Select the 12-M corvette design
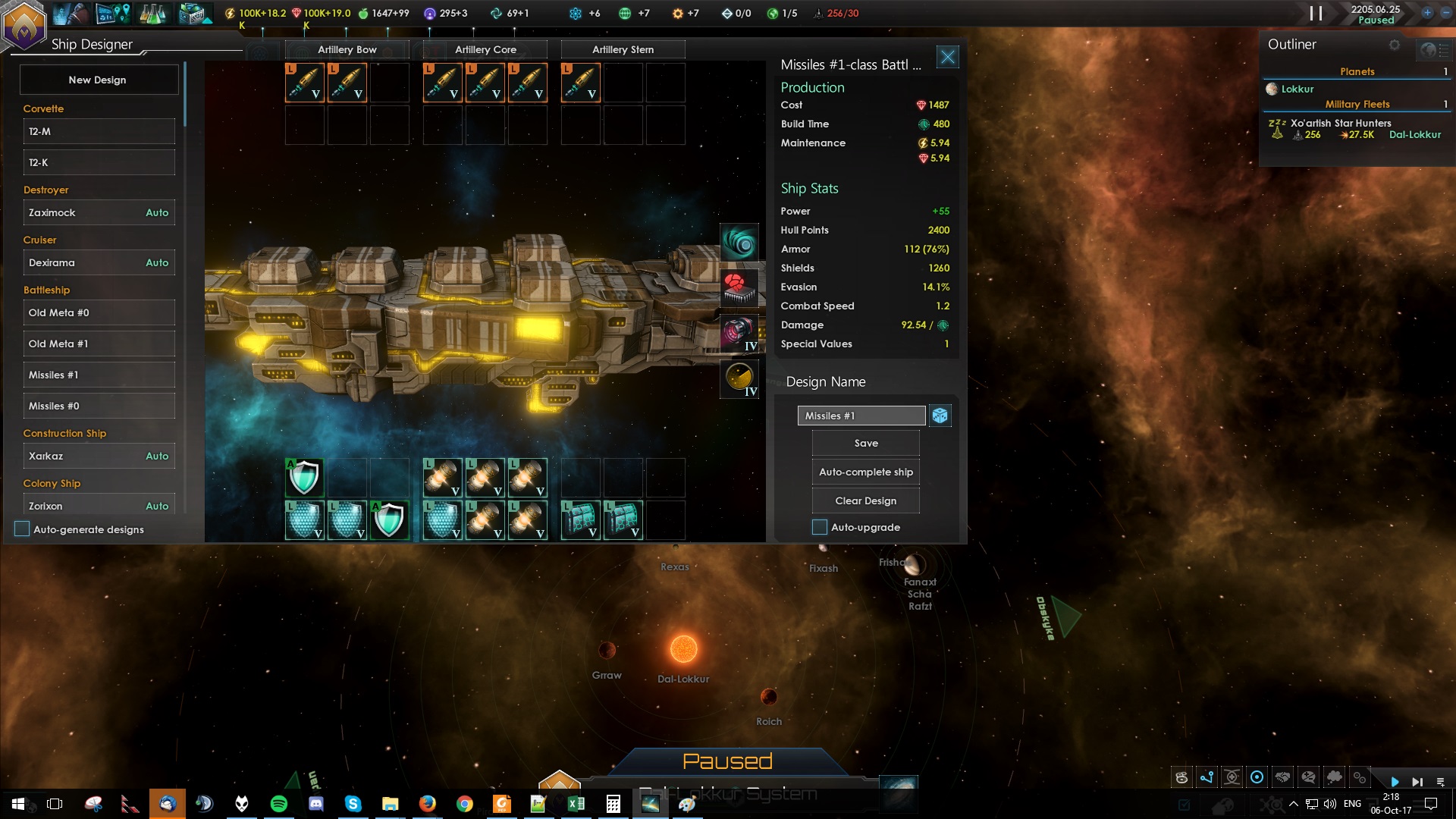 coord(99,131)
